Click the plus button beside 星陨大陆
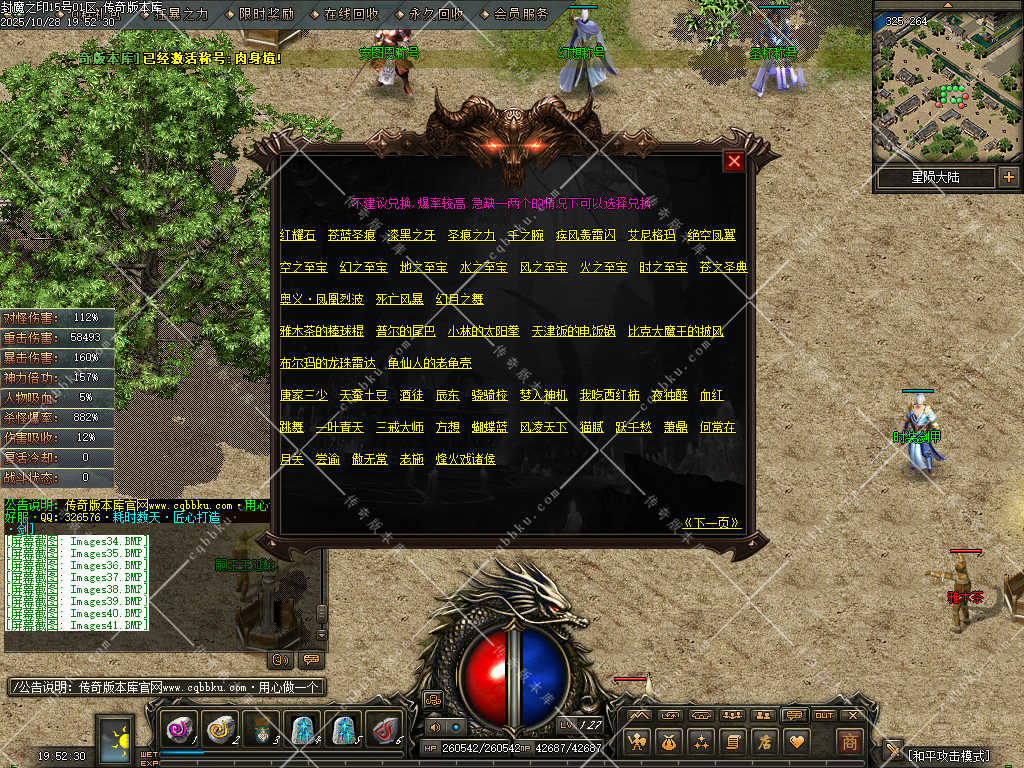1024x768 pixels. click(1008, 177)
